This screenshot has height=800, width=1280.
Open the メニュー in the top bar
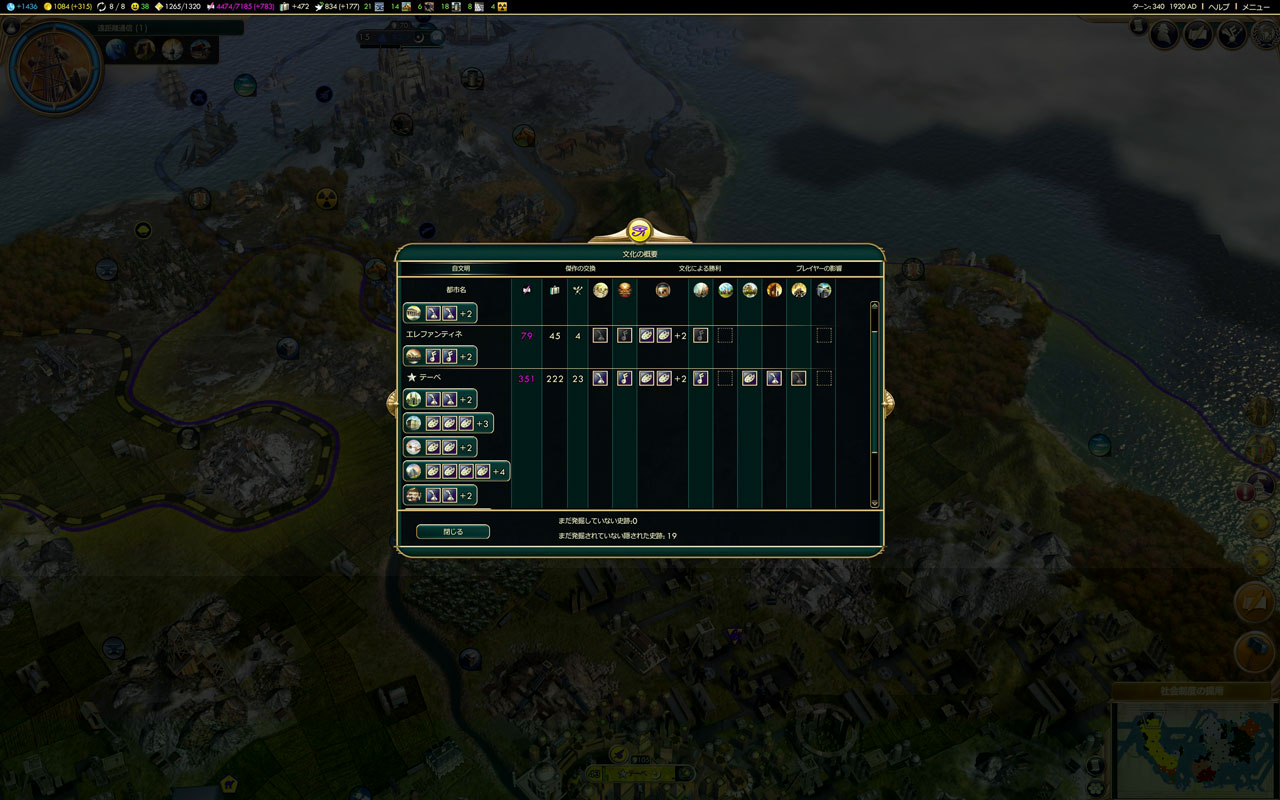pyautogui.click(x=1255, y=6)
